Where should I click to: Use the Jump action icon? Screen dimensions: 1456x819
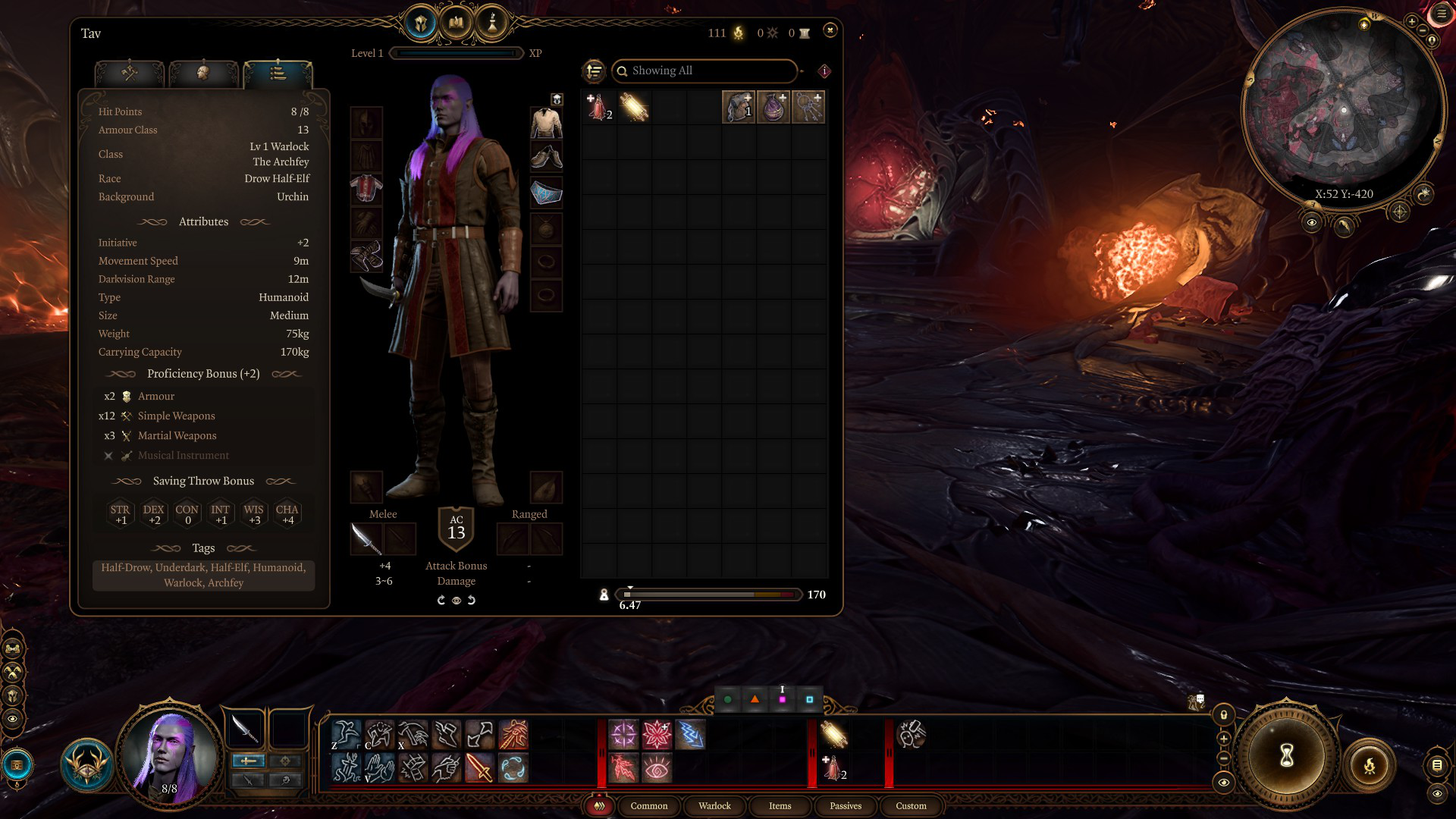click(x=346, y=735)
